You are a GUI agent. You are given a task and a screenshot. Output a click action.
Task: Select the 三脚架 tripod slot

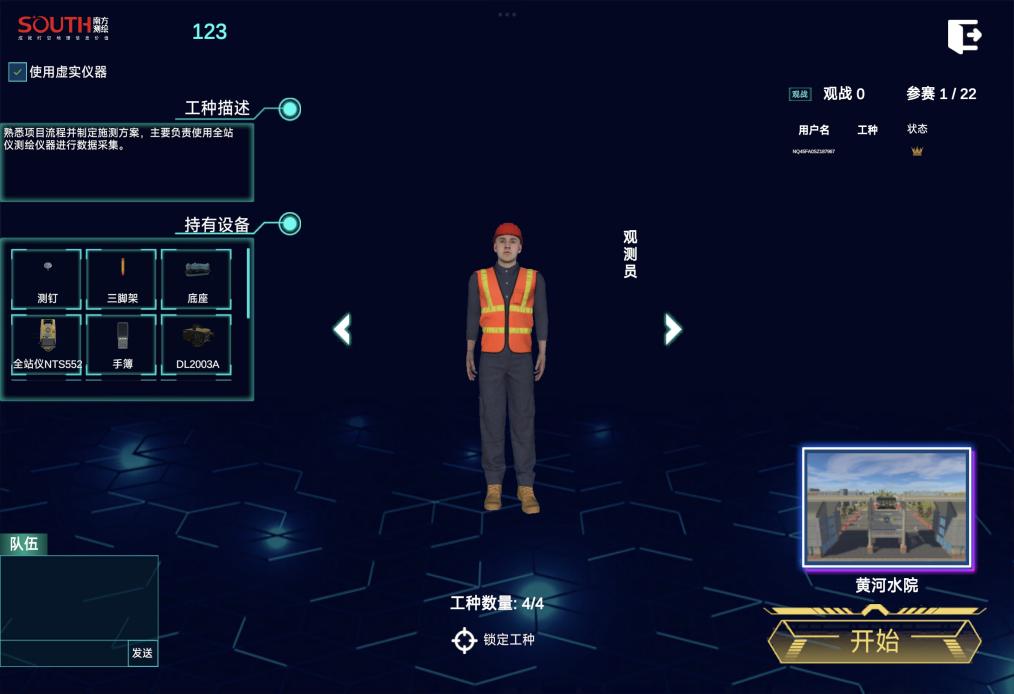pos(122,279)
